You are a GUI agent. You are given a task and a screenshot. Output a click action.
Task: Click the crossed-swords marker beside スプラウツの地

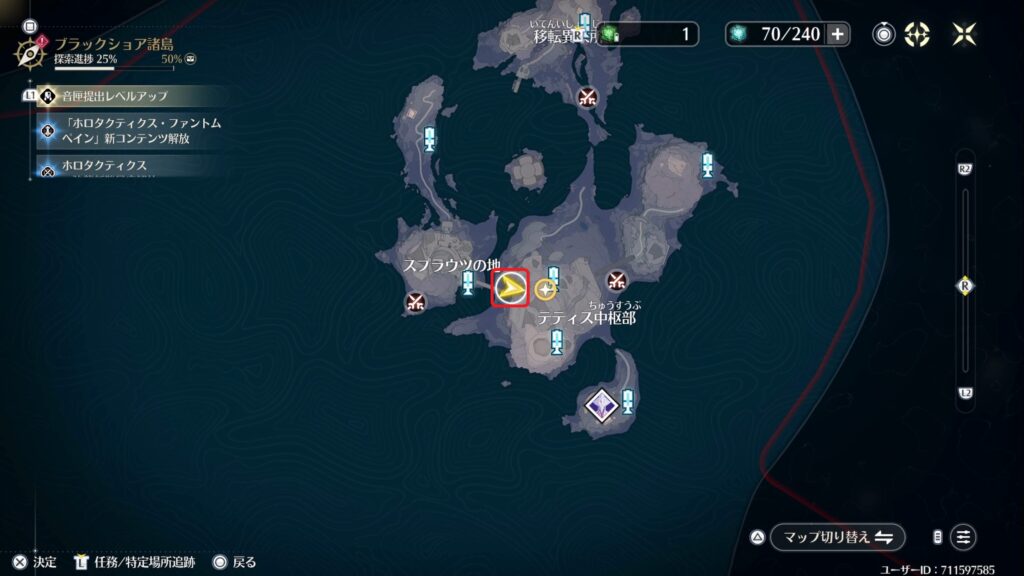[x=416, y=300]
